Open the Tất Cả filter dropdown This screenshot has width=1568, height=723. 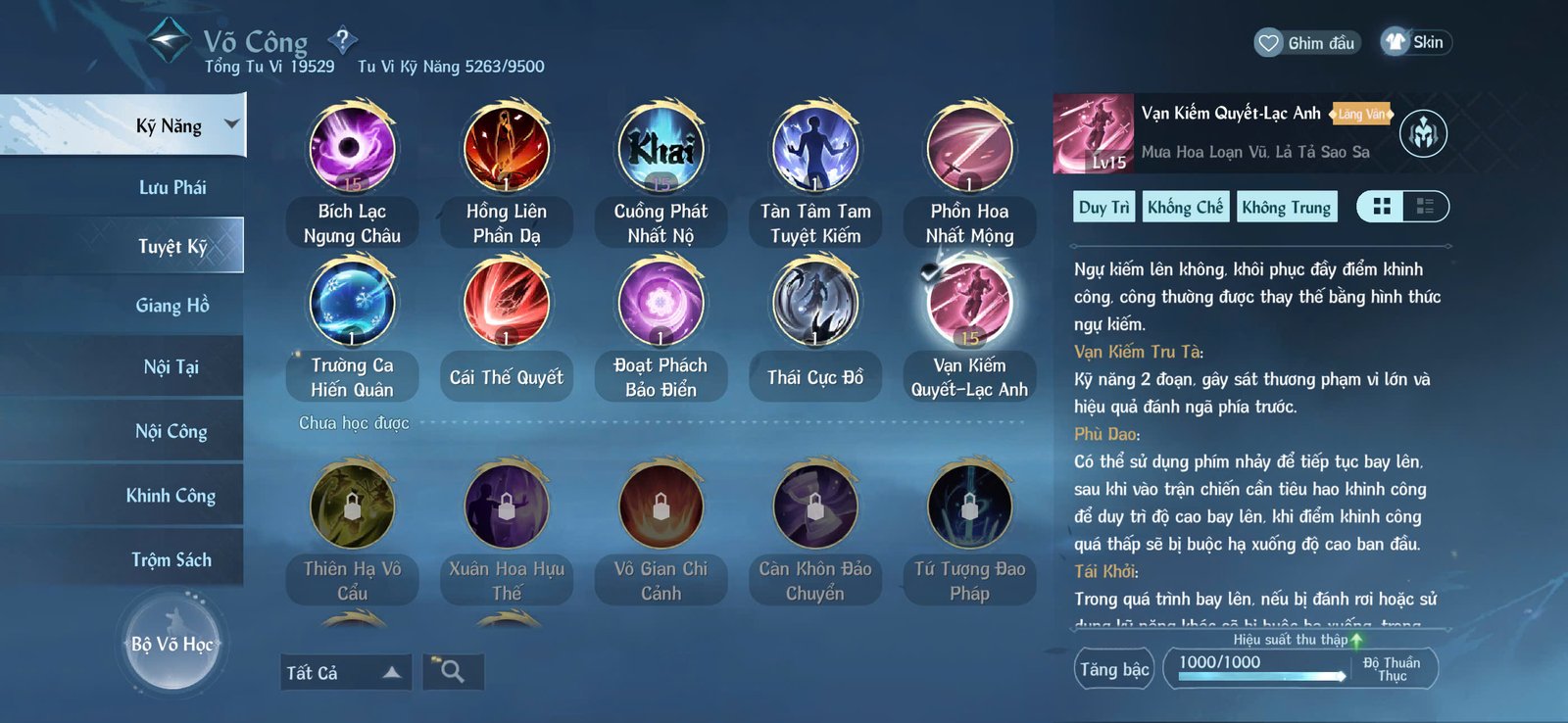(345, 672)
